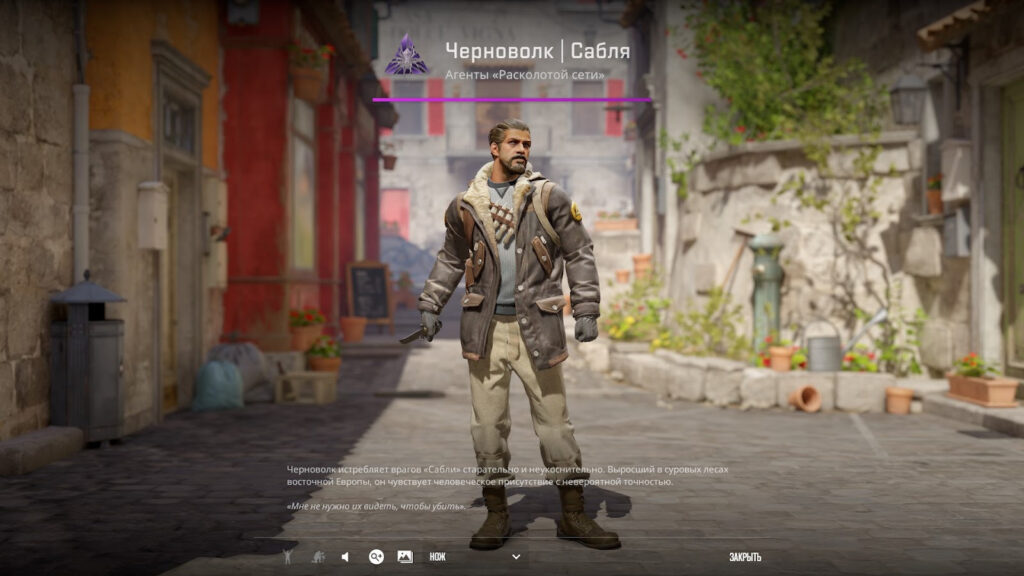Select the standing pose figure icon
Image resolution: width=1024 pixels, height=576 pixels.
(x=287, y=557)
